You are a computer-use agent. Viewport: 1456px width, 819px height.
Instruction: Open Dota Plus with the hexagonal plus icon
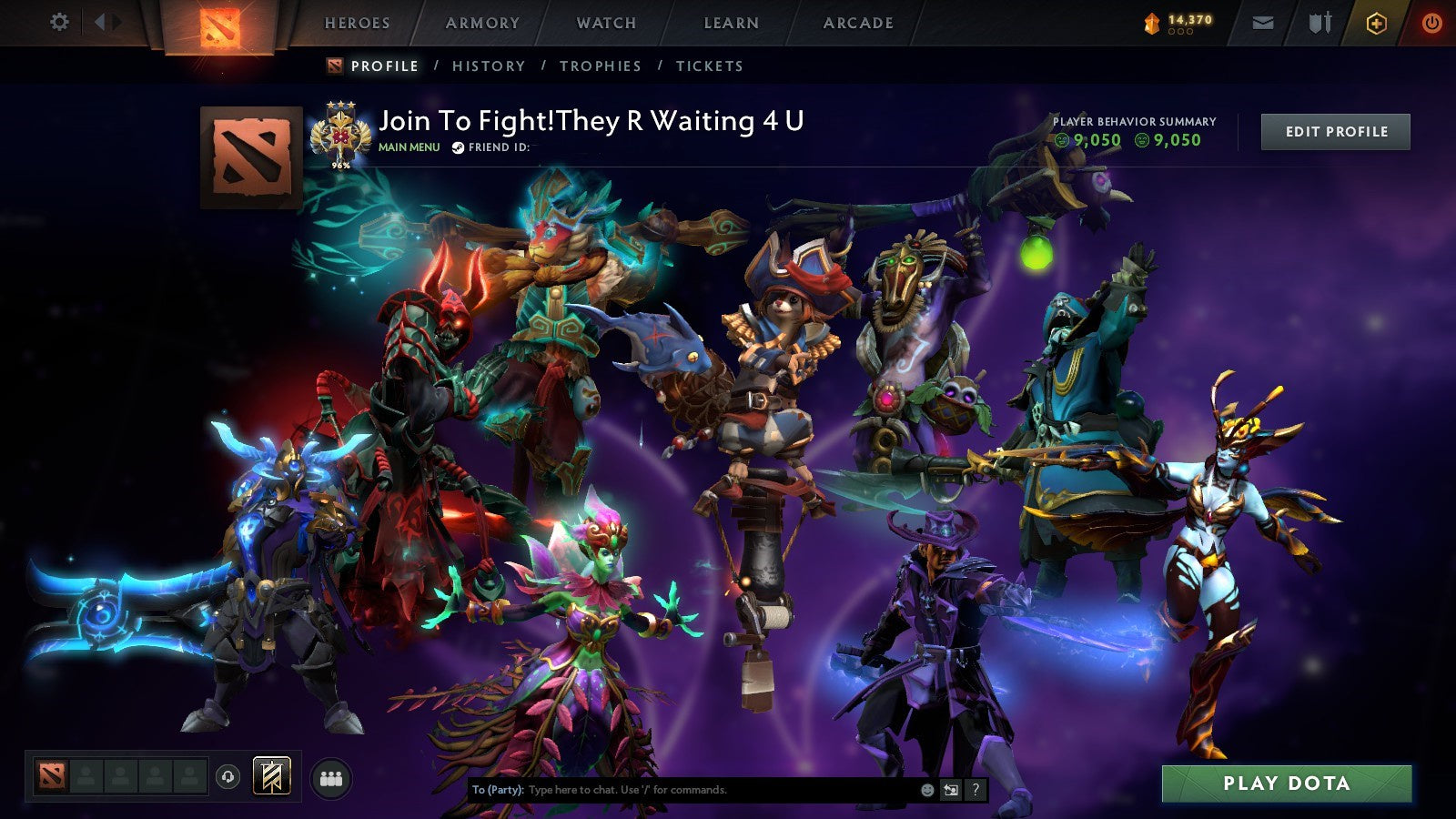[x=1372, y=22]
